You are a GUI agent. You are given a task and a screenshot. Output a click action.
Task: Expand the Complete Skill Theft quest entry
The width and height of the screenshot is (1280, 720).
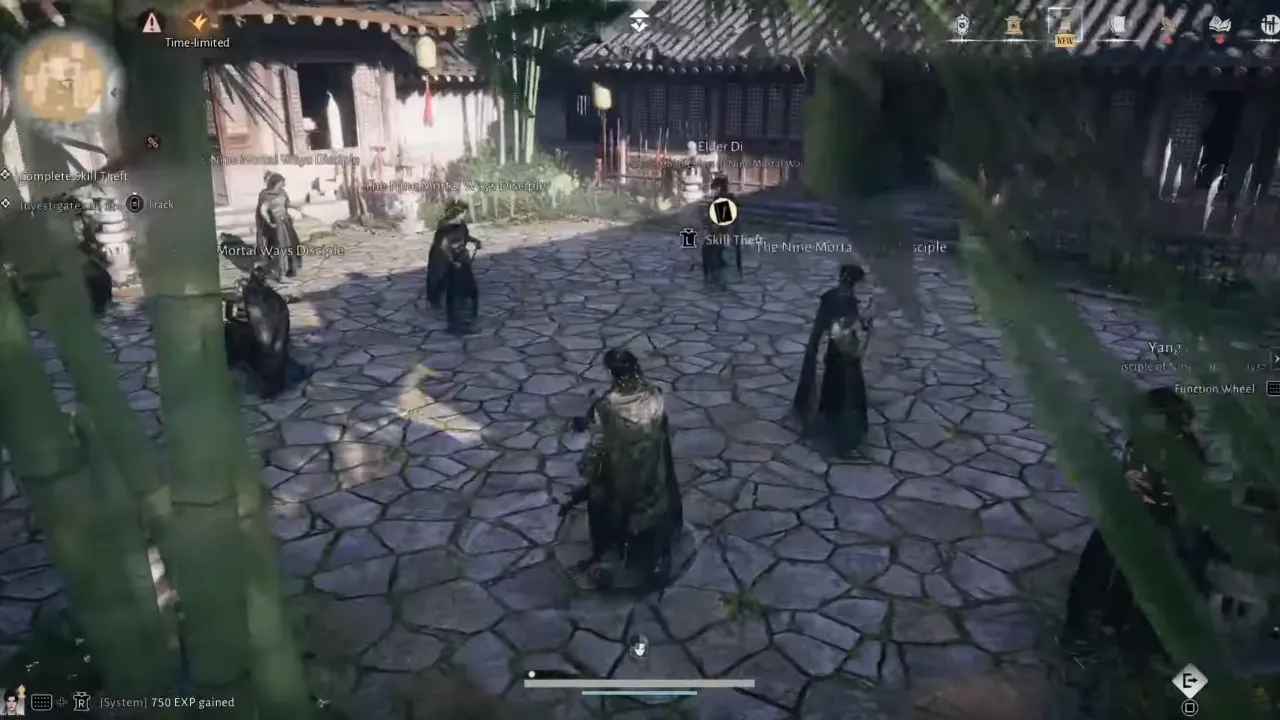(x=6, y=174)
